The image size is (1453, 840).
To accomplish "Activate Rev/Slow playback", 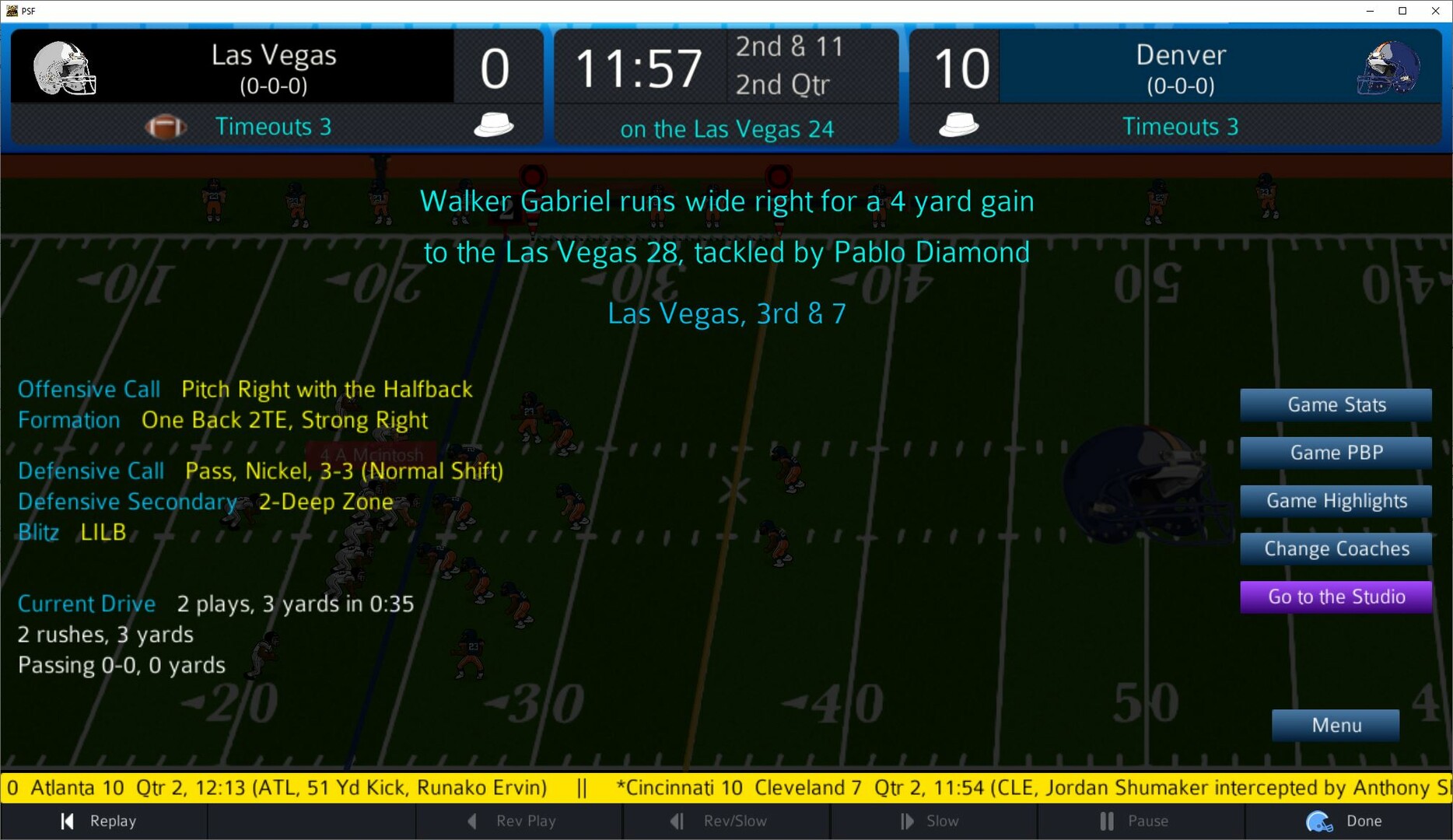I will 726,821.
